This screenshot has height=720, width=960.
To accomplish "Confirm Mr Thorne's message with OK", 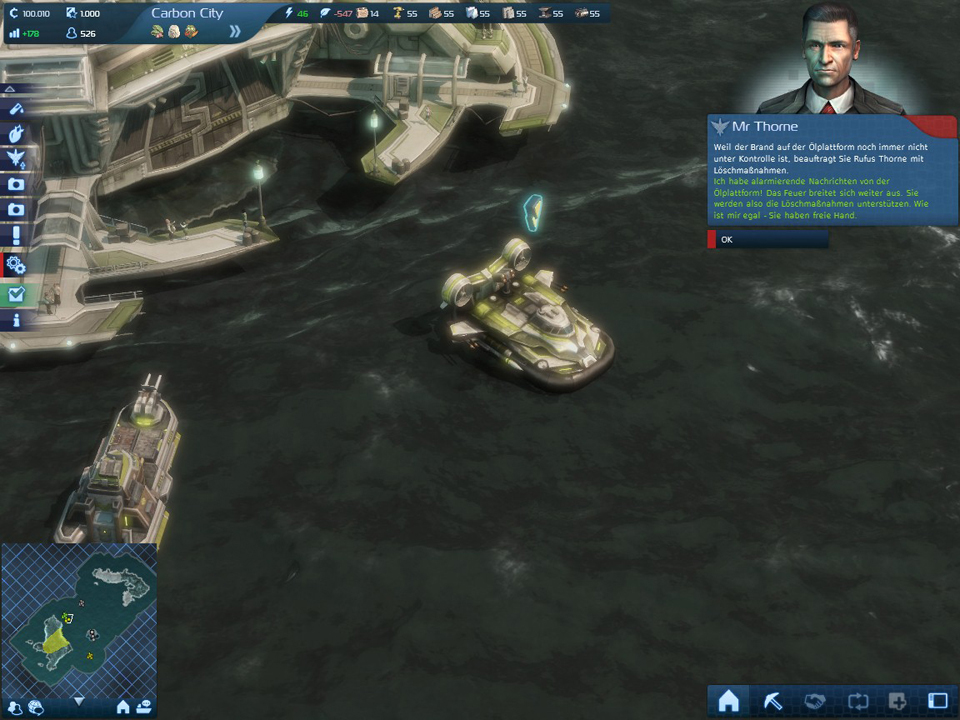I will click(767, 240).
